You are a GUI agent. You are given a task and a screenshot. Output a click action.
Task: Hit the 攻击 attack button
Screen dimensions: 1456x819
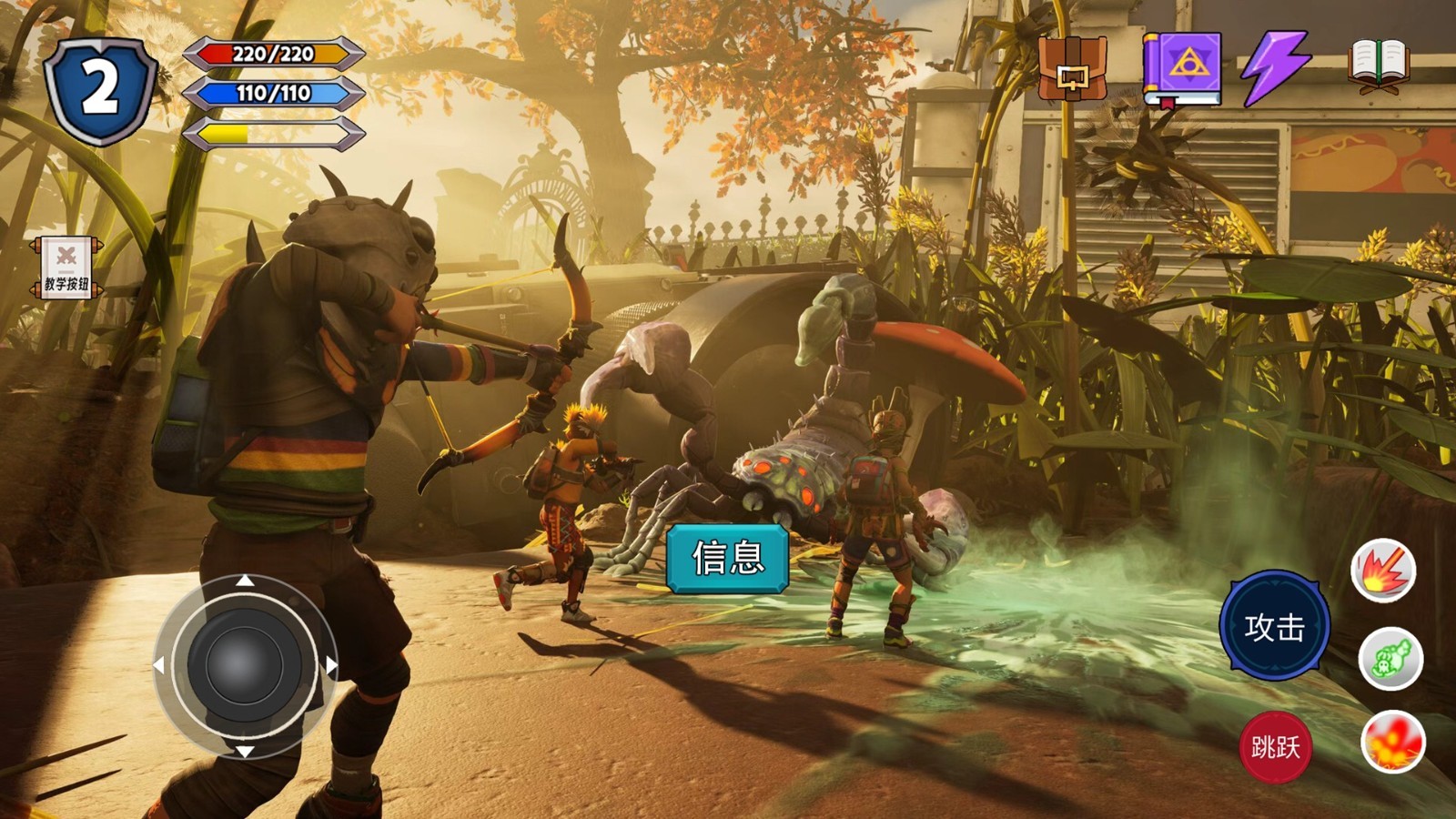pos(1274,626)
